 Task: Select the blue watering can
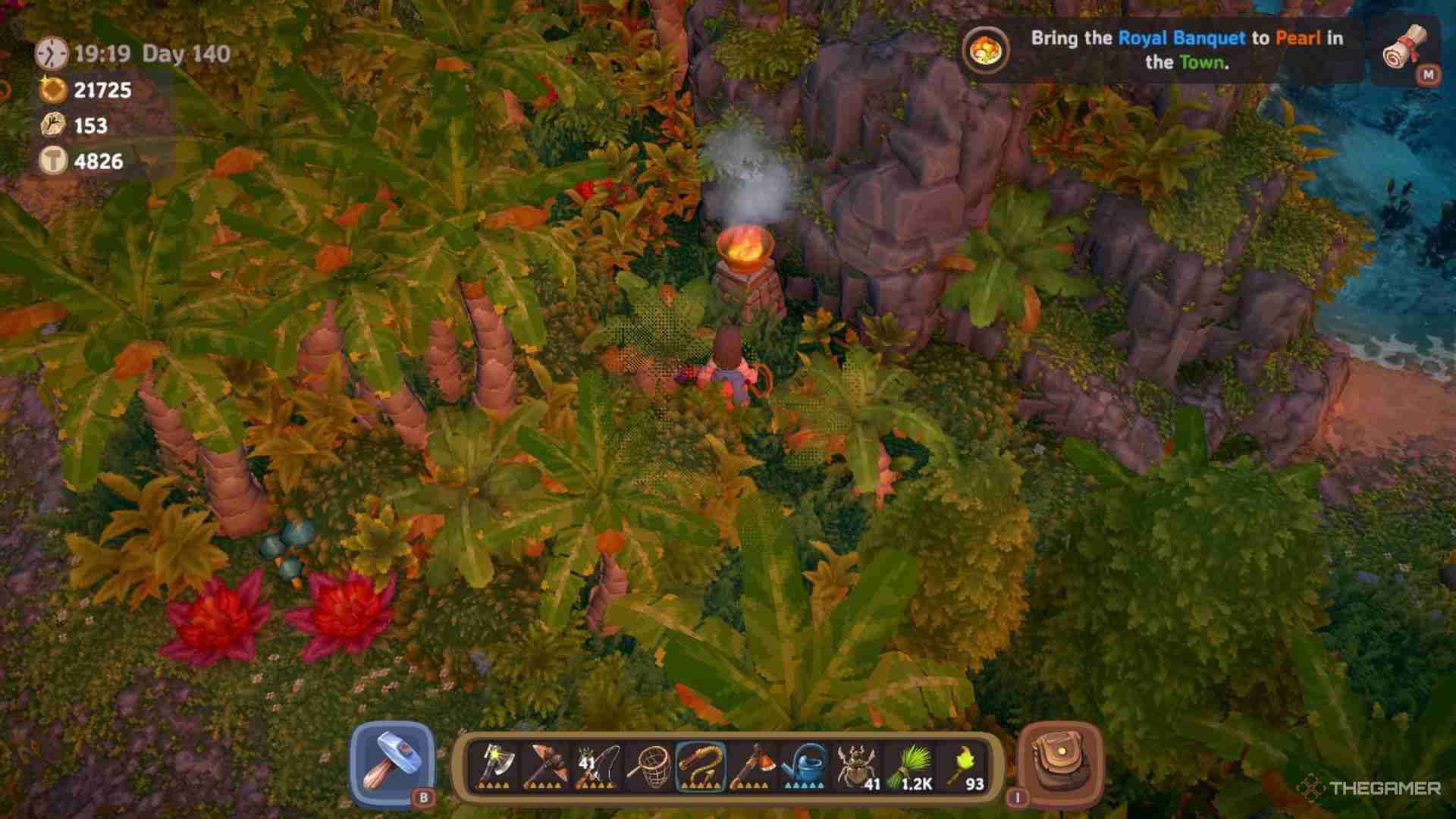[x=804, y=766]
